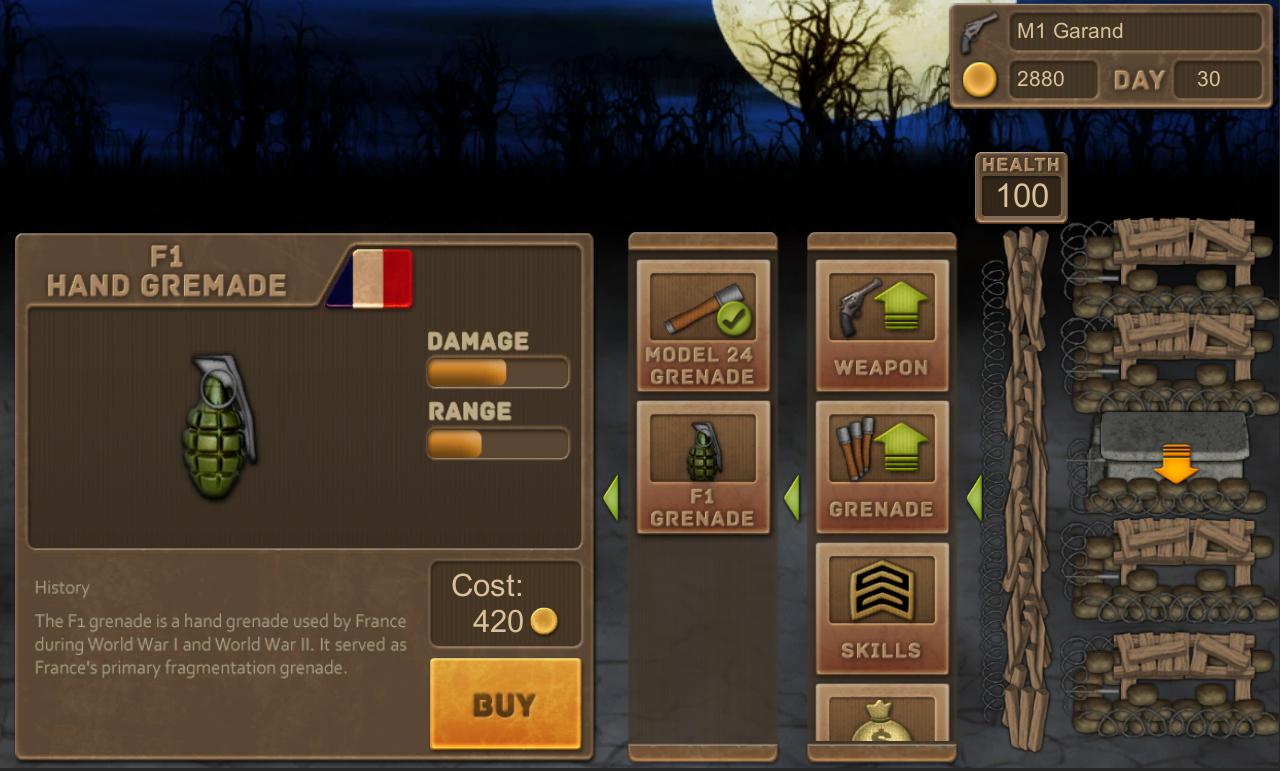Open the Grenade upgrade panel
1280x771 pixels.
click(881, 465)
